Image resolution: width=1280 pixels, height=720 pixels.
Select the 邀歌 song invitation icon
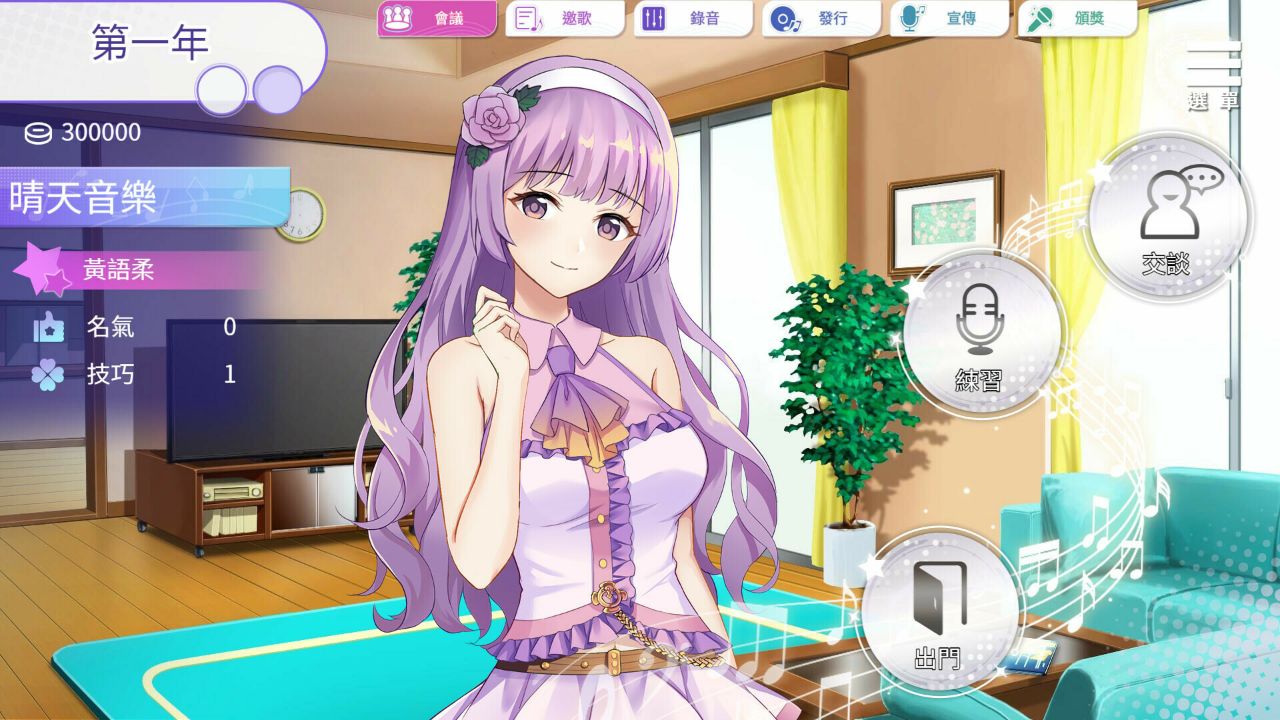point(527,17)
